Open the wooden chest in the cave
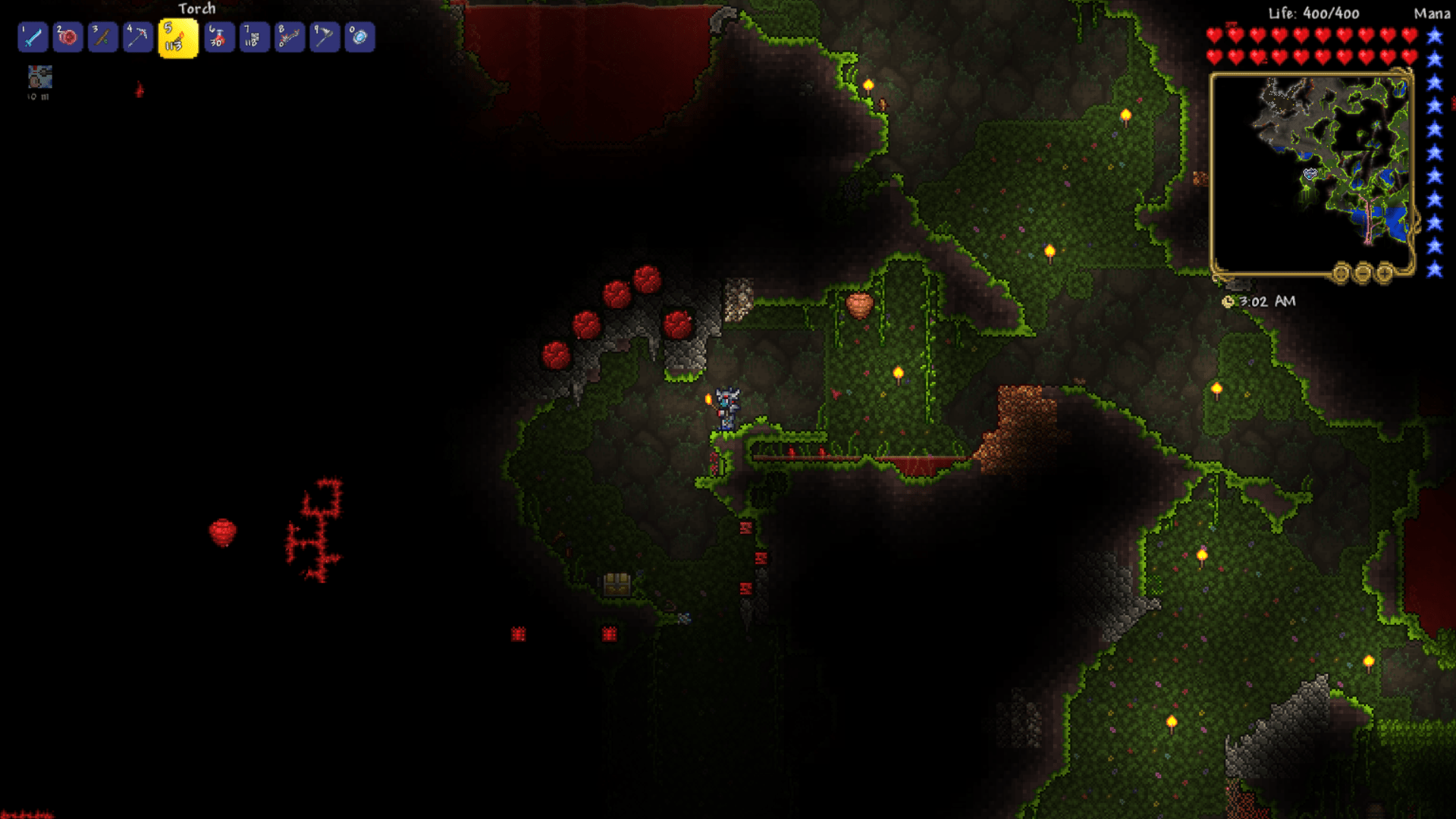The image size is (1456, 819). [616, 585]
